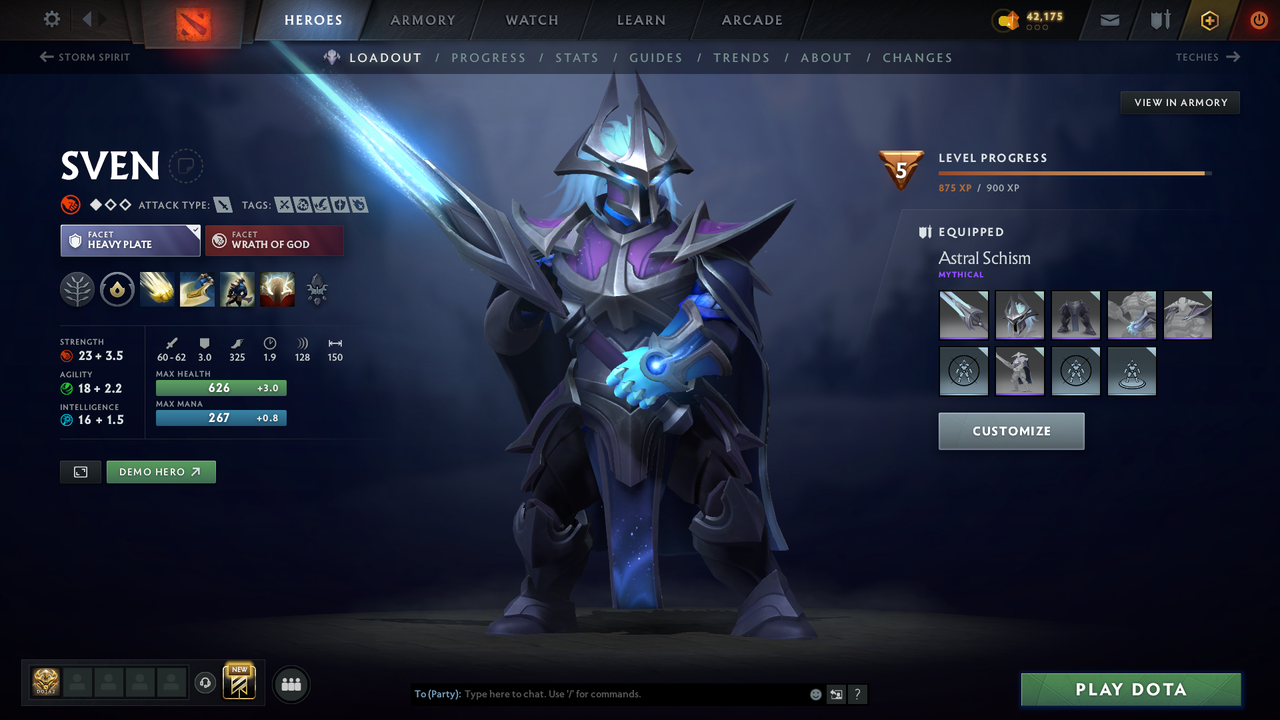This screenshot has height=720, width=1280.
Task: Toggle the voice chat headset button
Action: [x=206, y=682]
